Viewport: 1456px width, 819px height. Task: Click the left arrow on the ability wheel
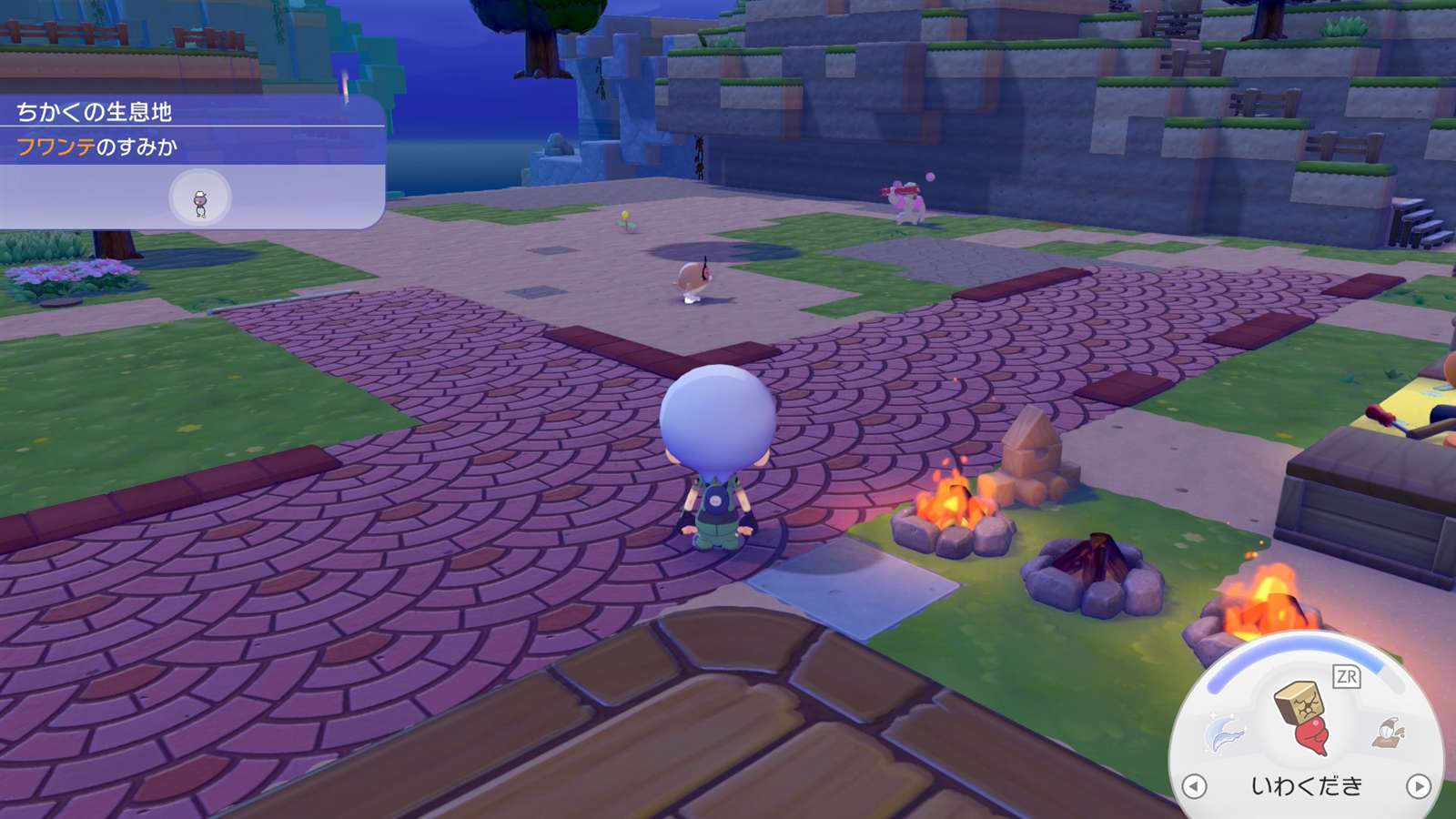pyautogui.click(x=1194, y=786)
